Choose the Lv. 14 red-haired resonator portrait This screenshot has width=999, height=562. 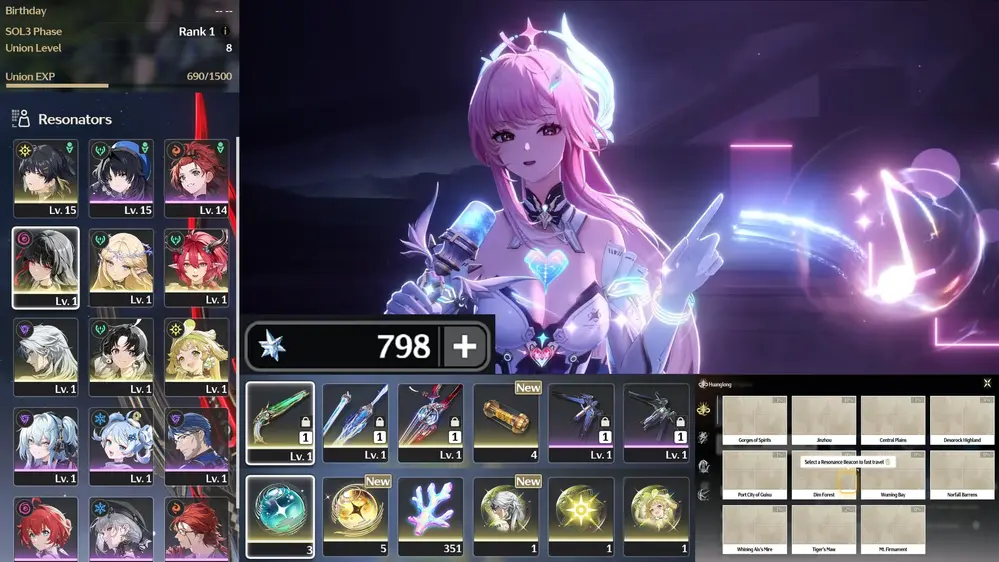tap(196, 178)
